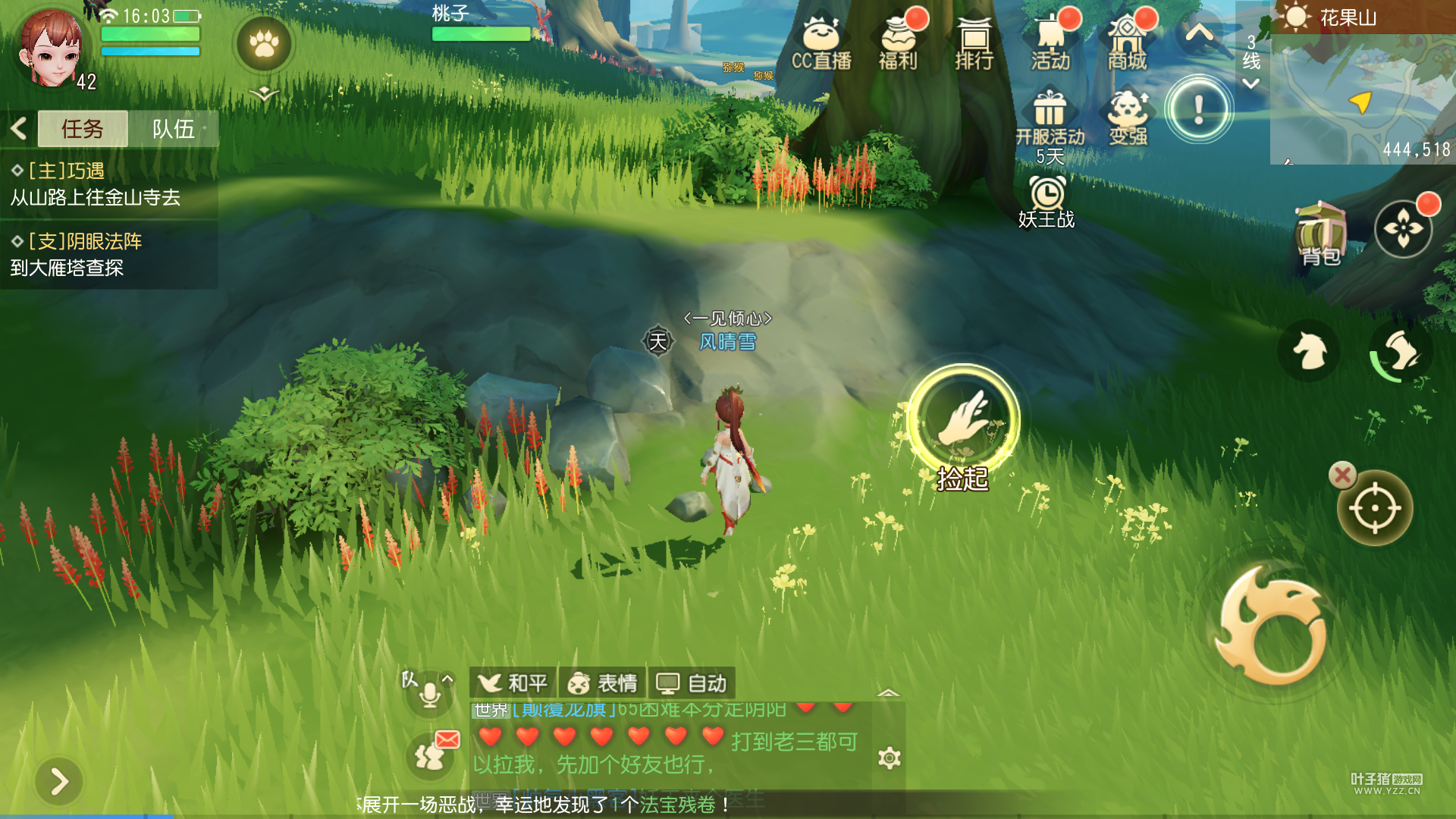Open the 表情 emote panel
This screenshot has height=819, width=1456.
coord(602,683)
